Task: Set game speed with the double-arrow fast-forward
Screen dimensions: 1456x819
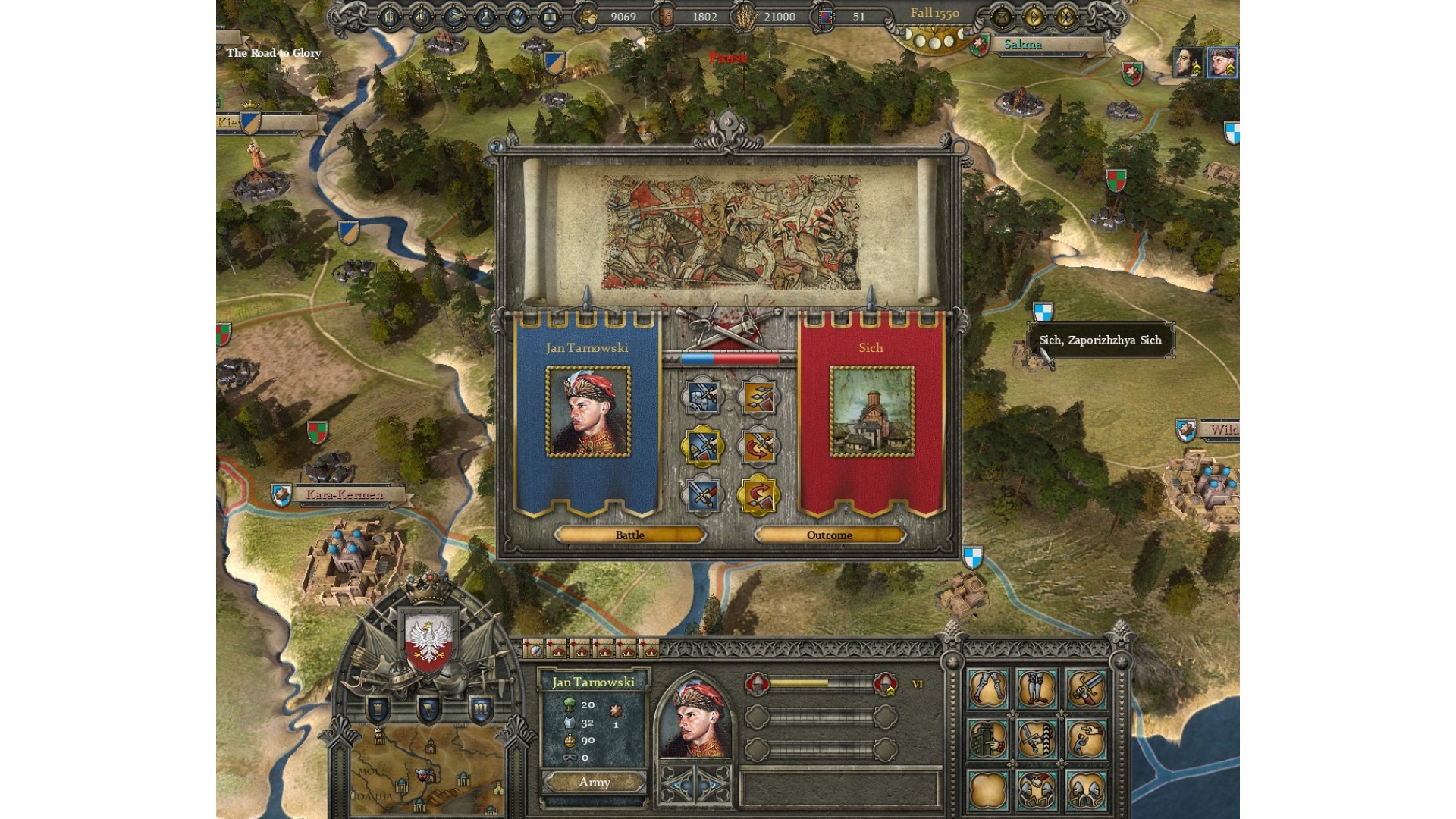Action: click(x=1066, y=16)
